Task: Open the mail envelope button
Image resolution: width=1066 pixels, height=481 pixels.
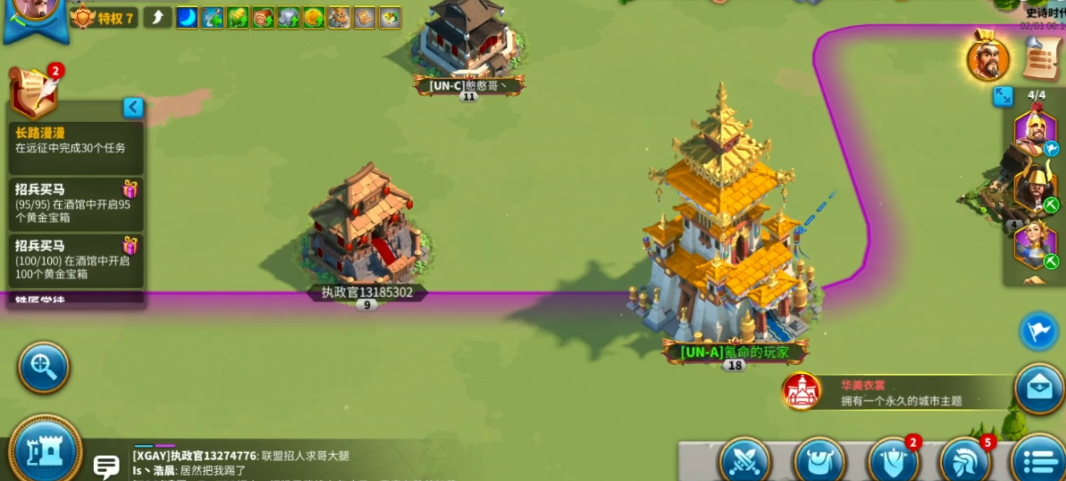Action: [1039, 388]
